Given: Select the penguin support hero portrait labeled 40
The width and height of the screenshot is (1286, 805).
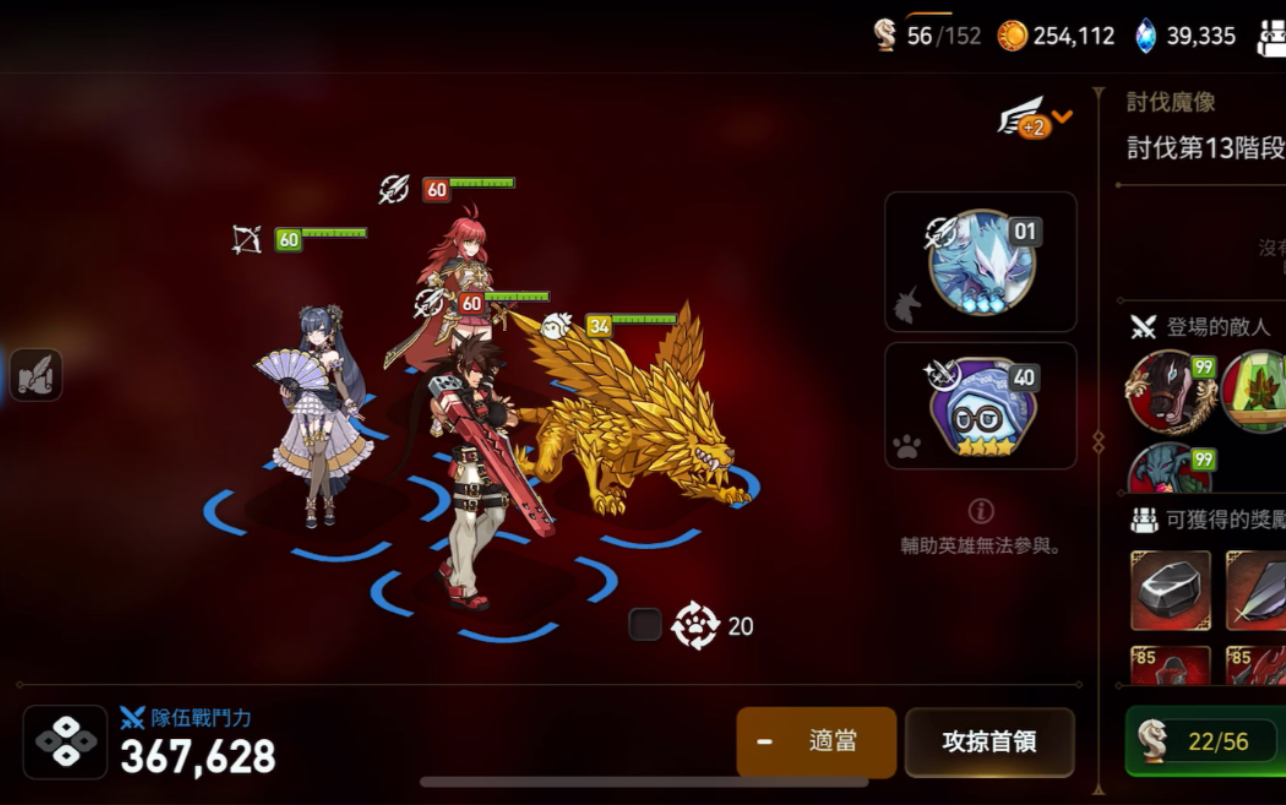Looking at the screenshot, I should point(980,404).
